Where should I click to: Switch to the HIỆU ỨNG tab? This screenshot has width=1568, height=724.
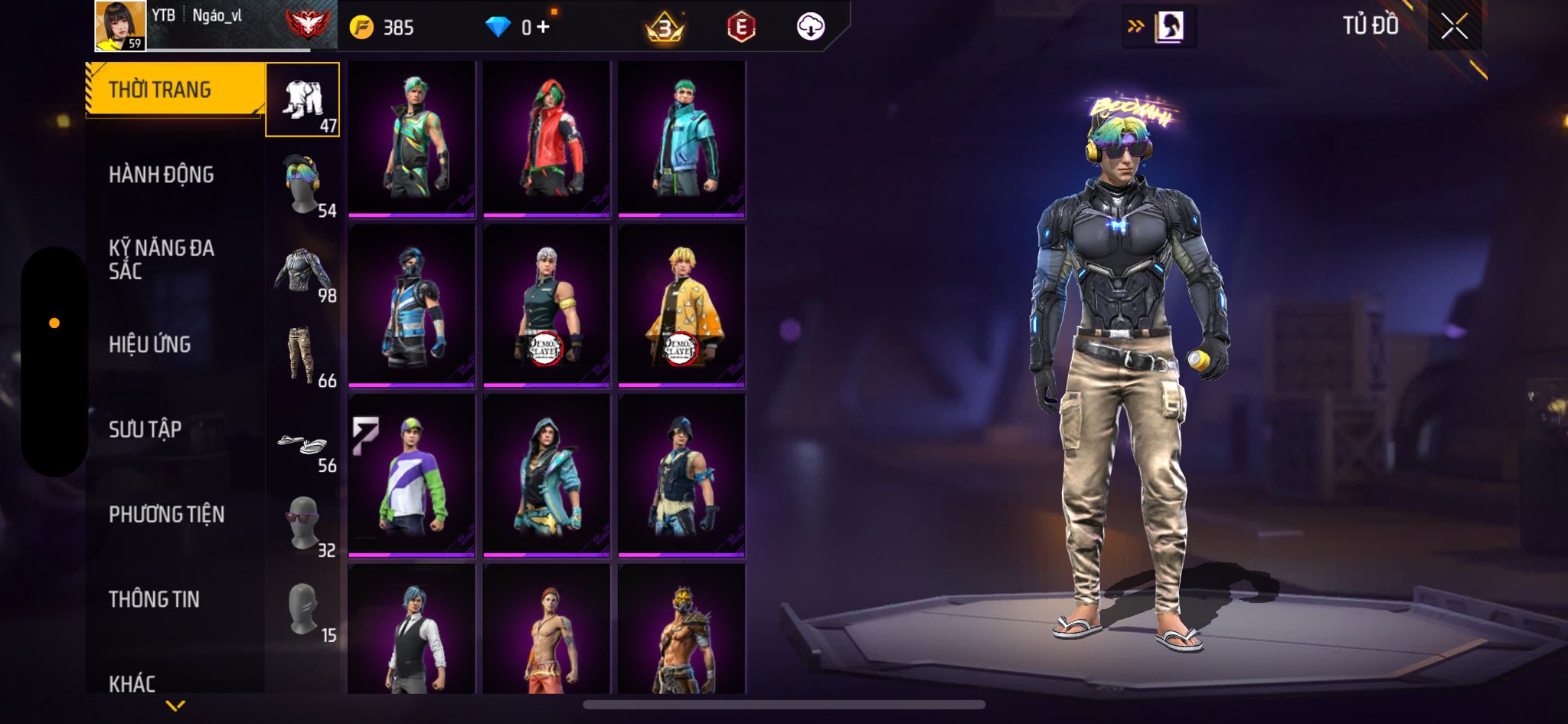(149, 345)
